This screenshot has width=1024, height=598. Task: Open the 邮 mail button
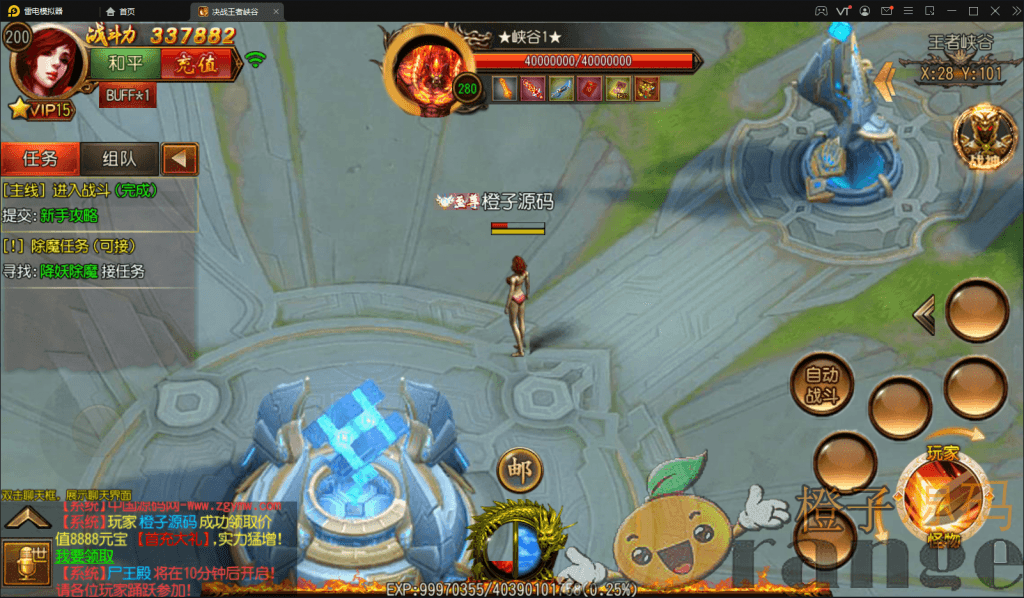click(519, 469)
